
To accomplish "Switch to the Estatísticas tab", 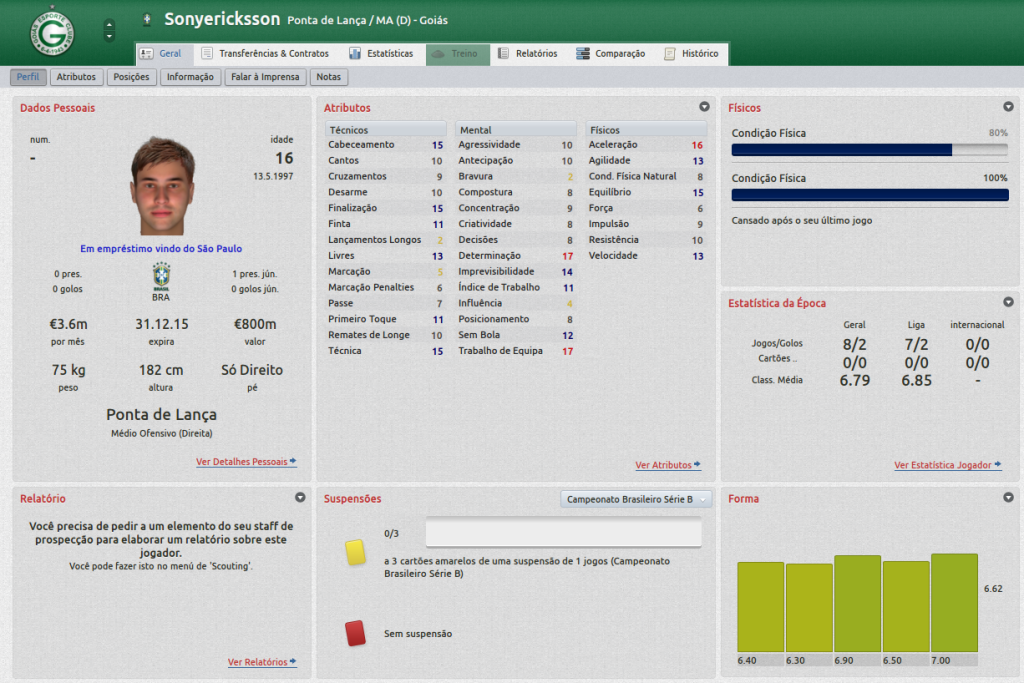I will (x=381, y=54).
